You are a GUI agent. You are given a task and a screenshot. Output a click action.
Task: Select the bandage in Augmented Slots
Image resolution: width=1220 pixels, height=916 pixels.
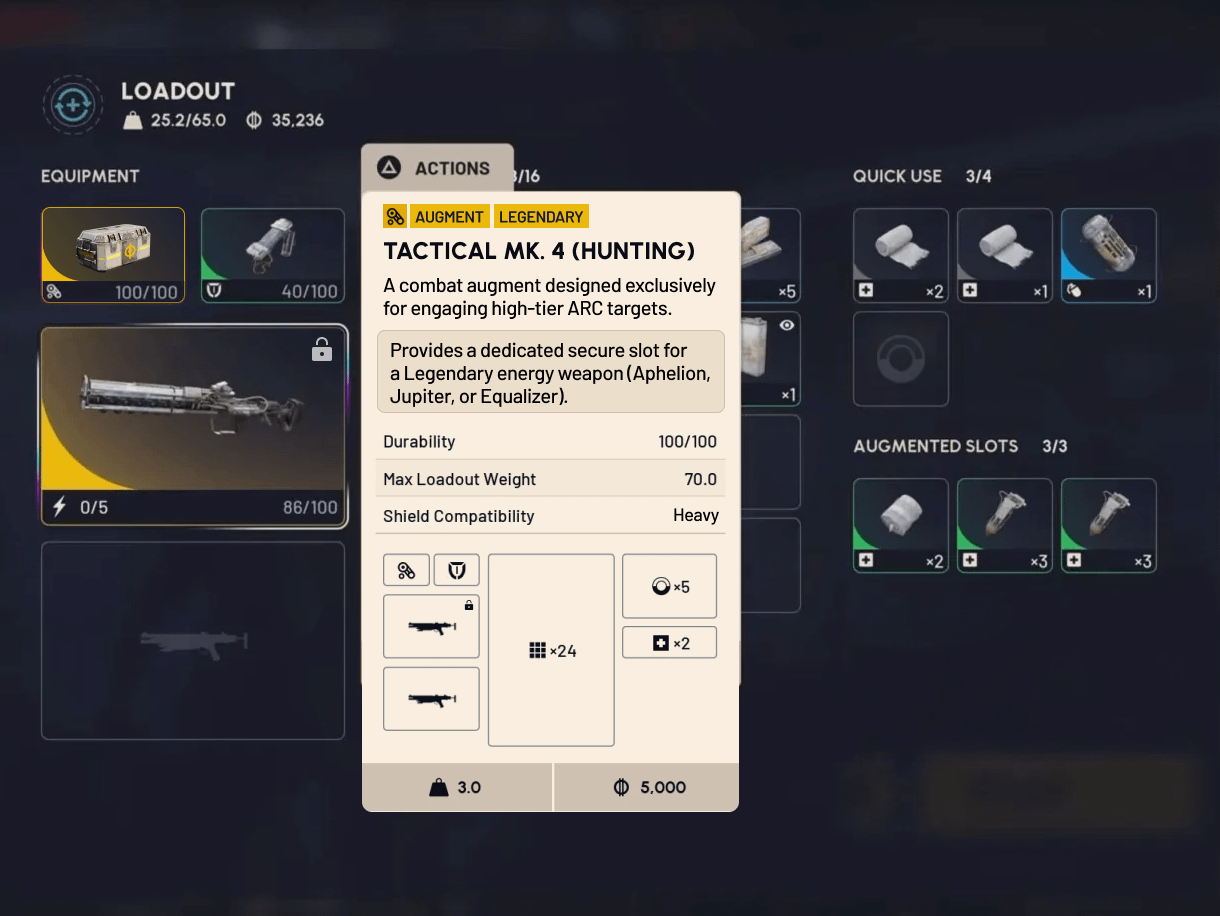pos(900,524)
